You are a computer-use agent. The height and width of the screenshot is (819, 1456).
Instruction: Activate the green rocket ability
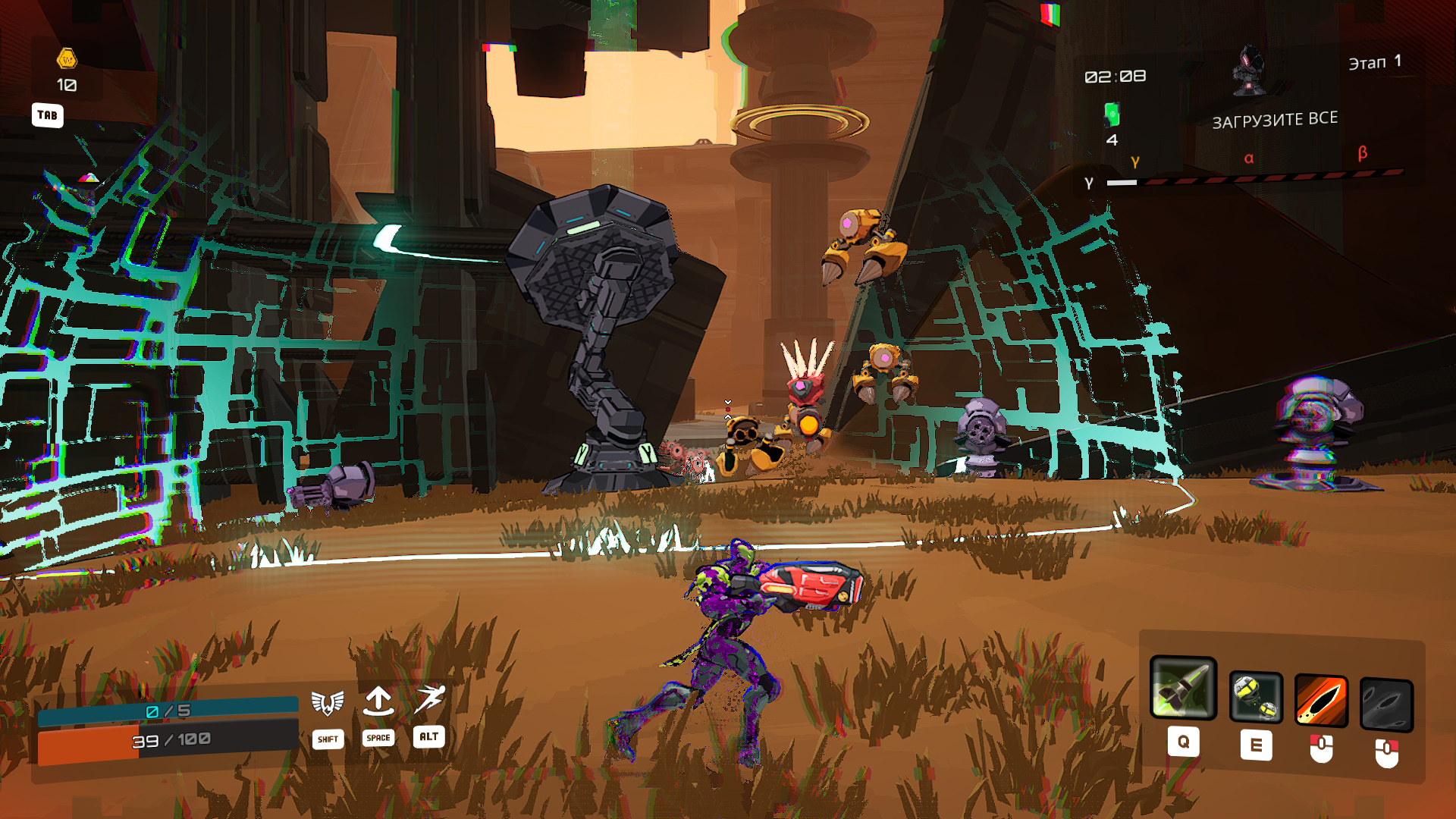click(x=1182, y=688)
